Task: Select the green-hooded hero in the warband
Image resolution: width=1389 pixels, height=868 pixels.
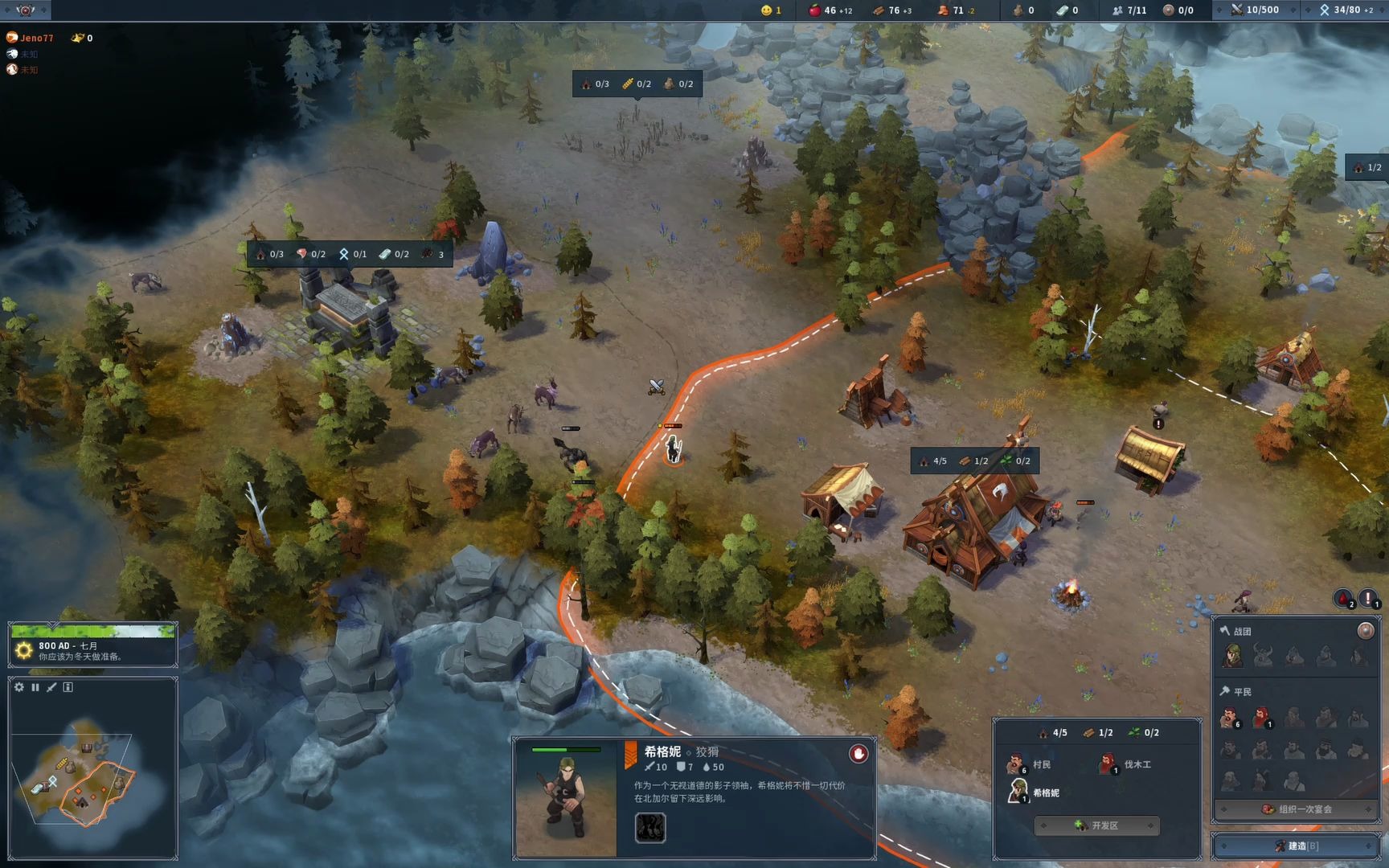Action: (1231, 656)
